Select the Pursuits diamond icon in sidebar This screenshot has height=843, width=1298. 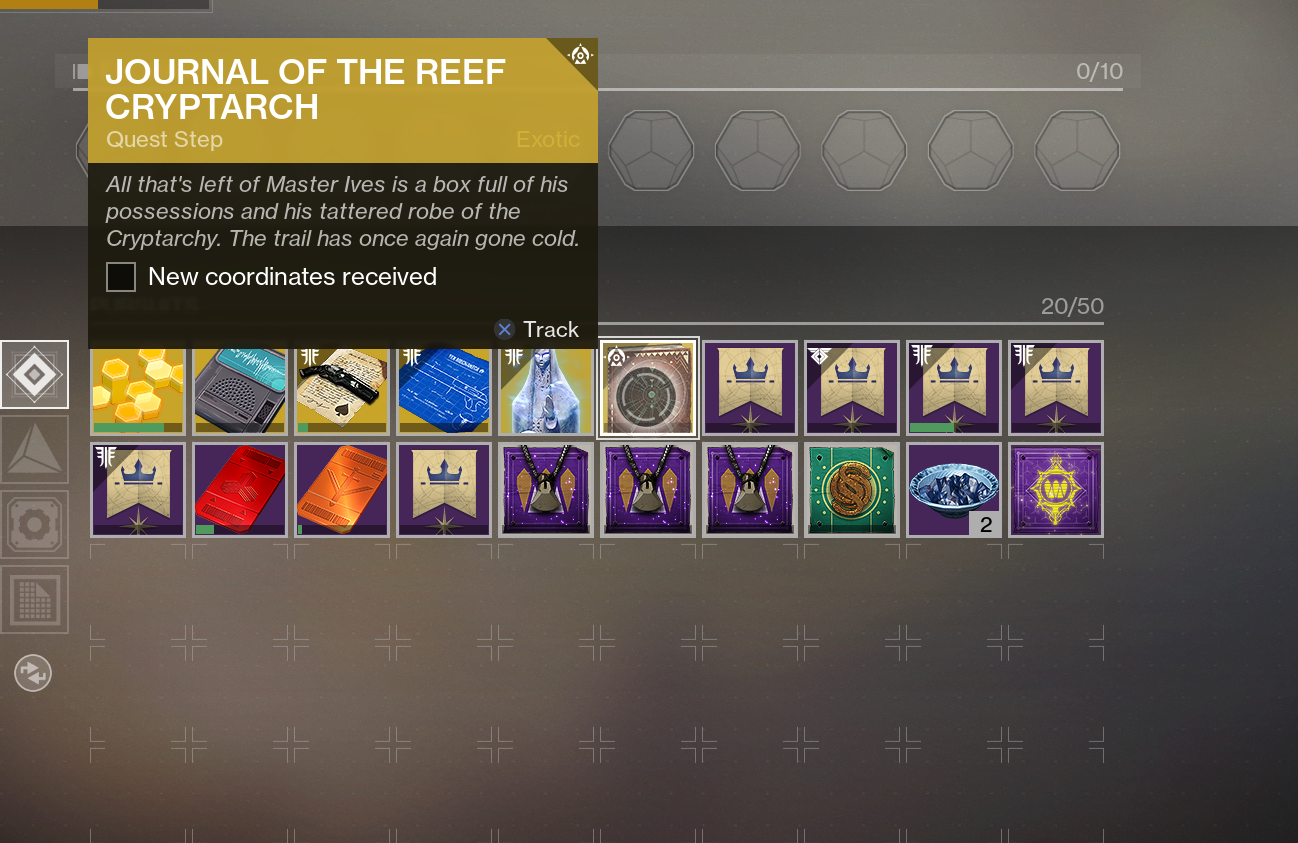[x=34, y=374]
